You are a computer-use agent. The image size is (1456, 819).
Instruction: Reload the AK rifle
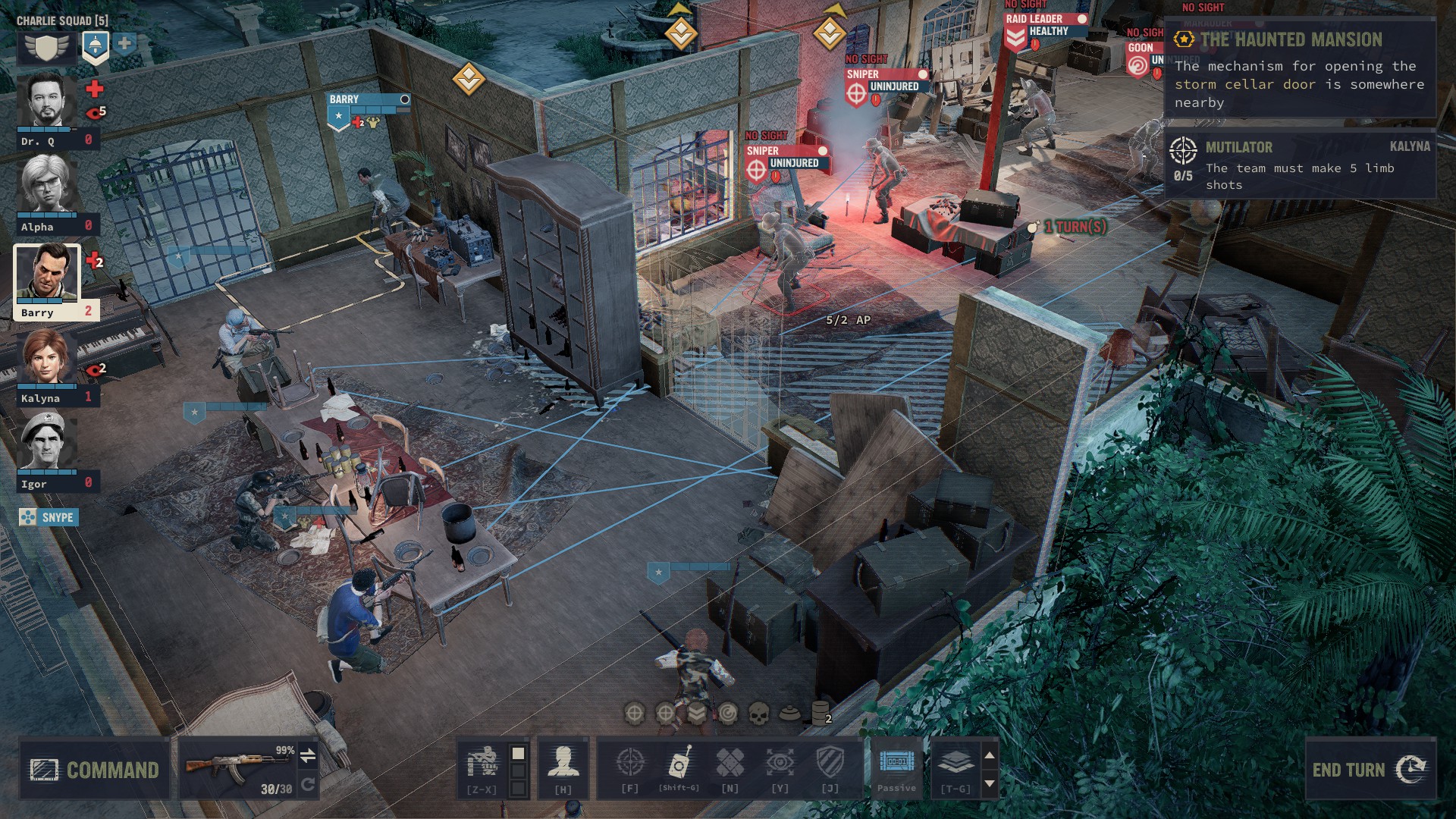point(308,785)
